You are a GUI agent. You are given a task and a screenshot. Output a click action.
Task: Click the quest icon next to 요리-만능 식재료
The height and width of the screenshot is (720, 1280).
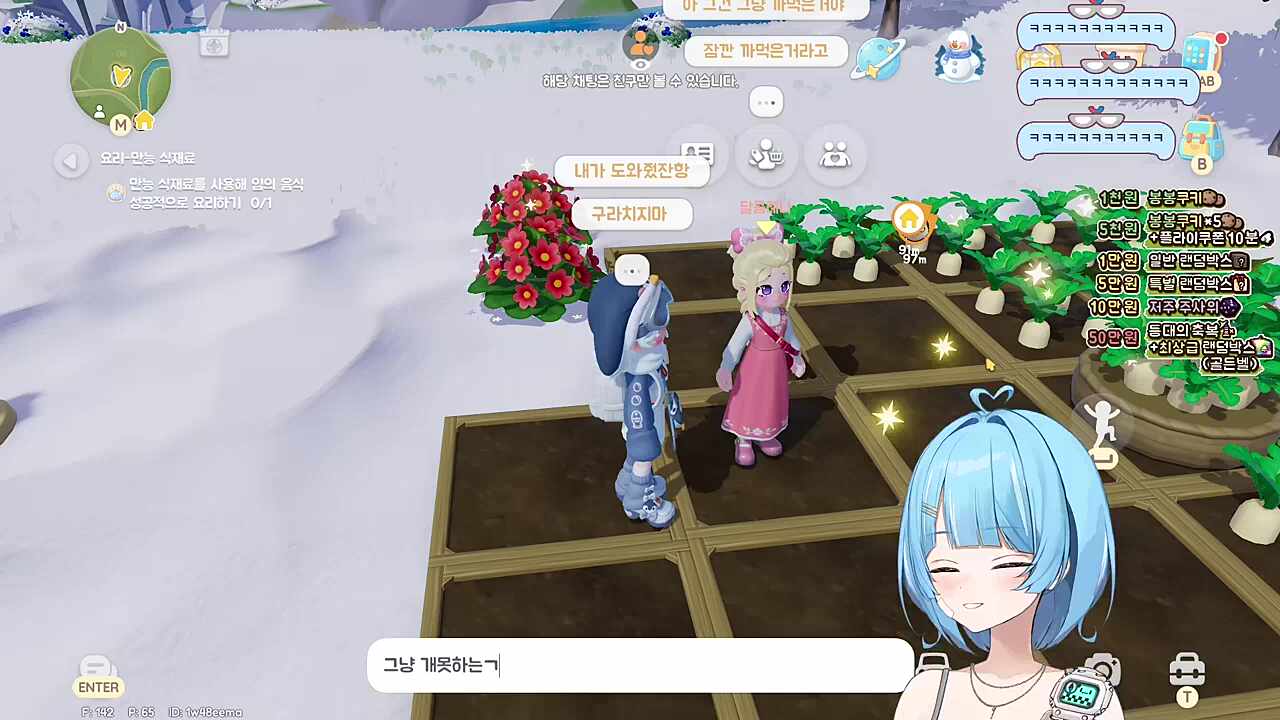[116, 191]
